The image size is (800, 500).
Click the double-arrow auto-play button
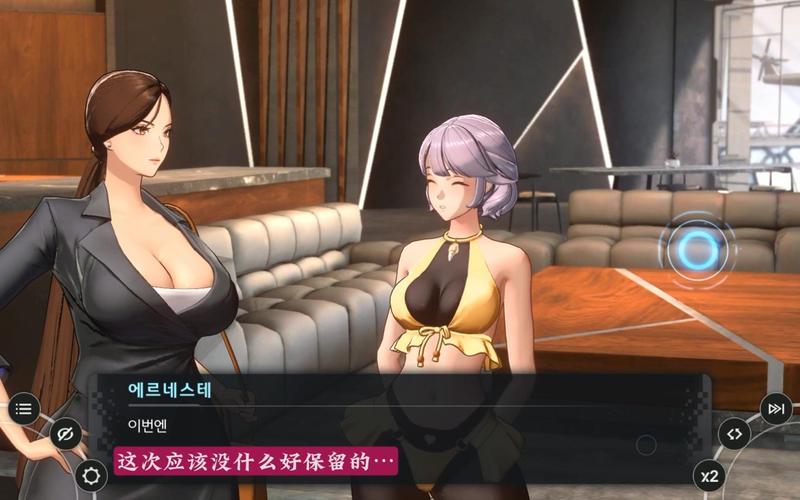coord(735,434)
